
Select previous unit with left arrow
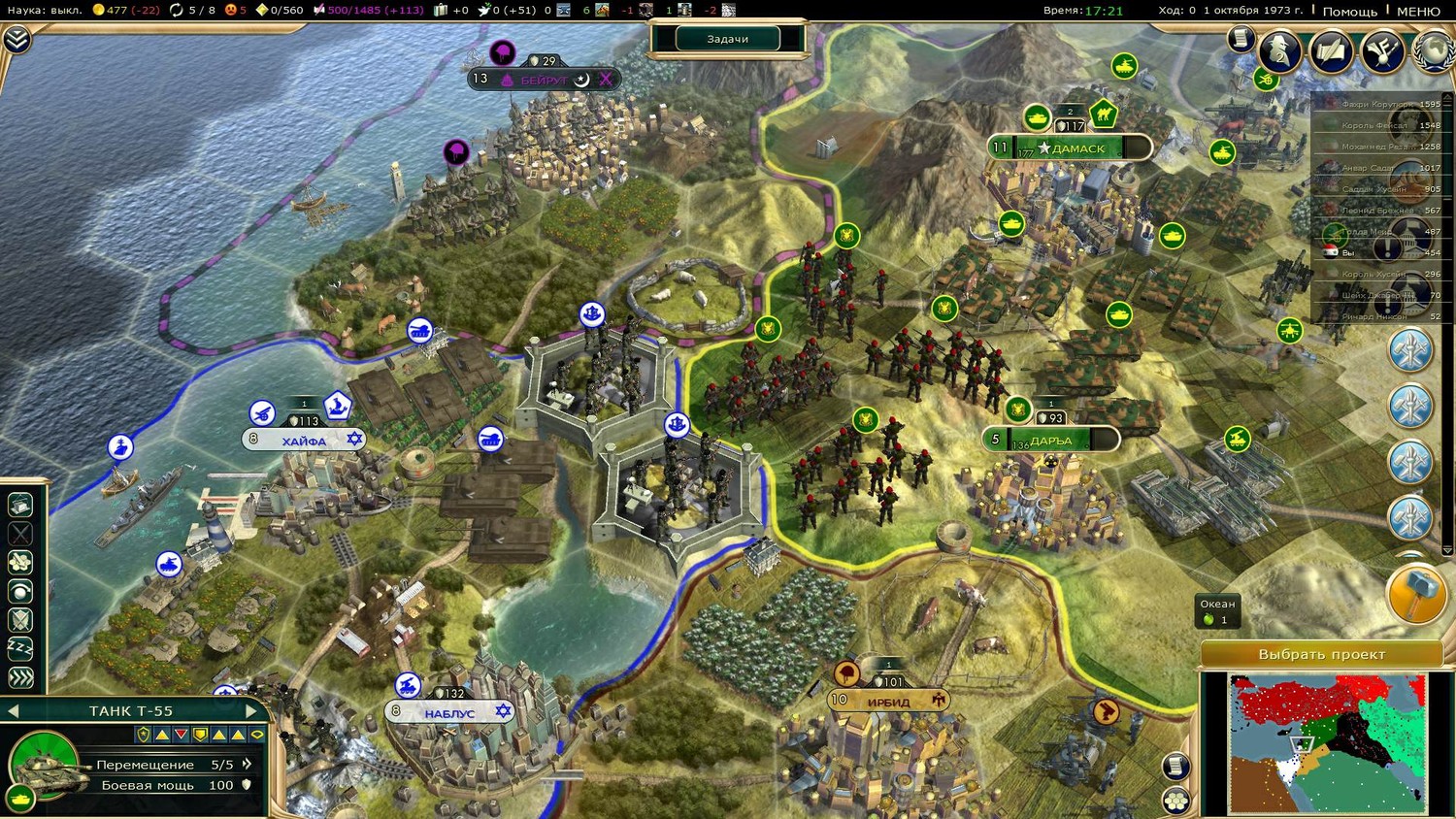[14, 711]
